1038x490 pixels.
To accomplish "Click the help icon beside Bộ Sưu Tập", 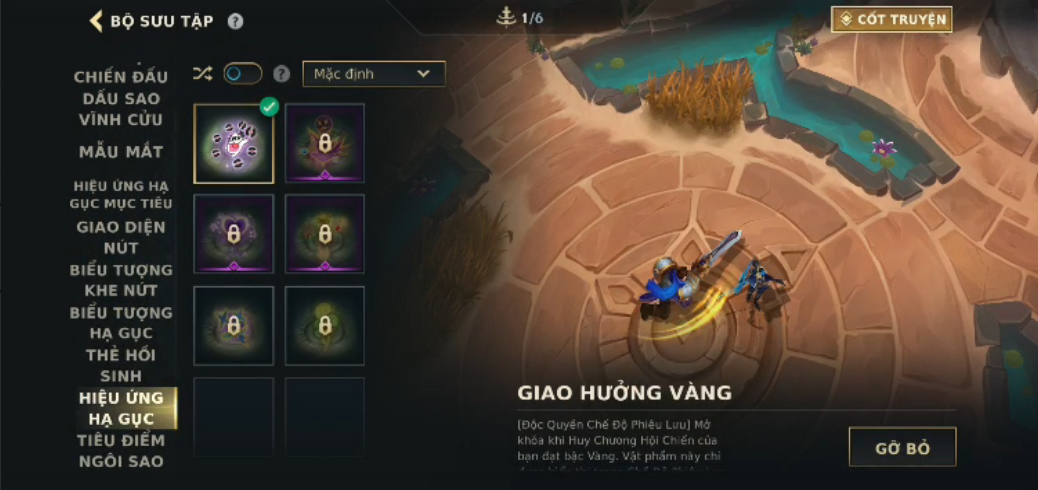I will [x=235, y=21].
